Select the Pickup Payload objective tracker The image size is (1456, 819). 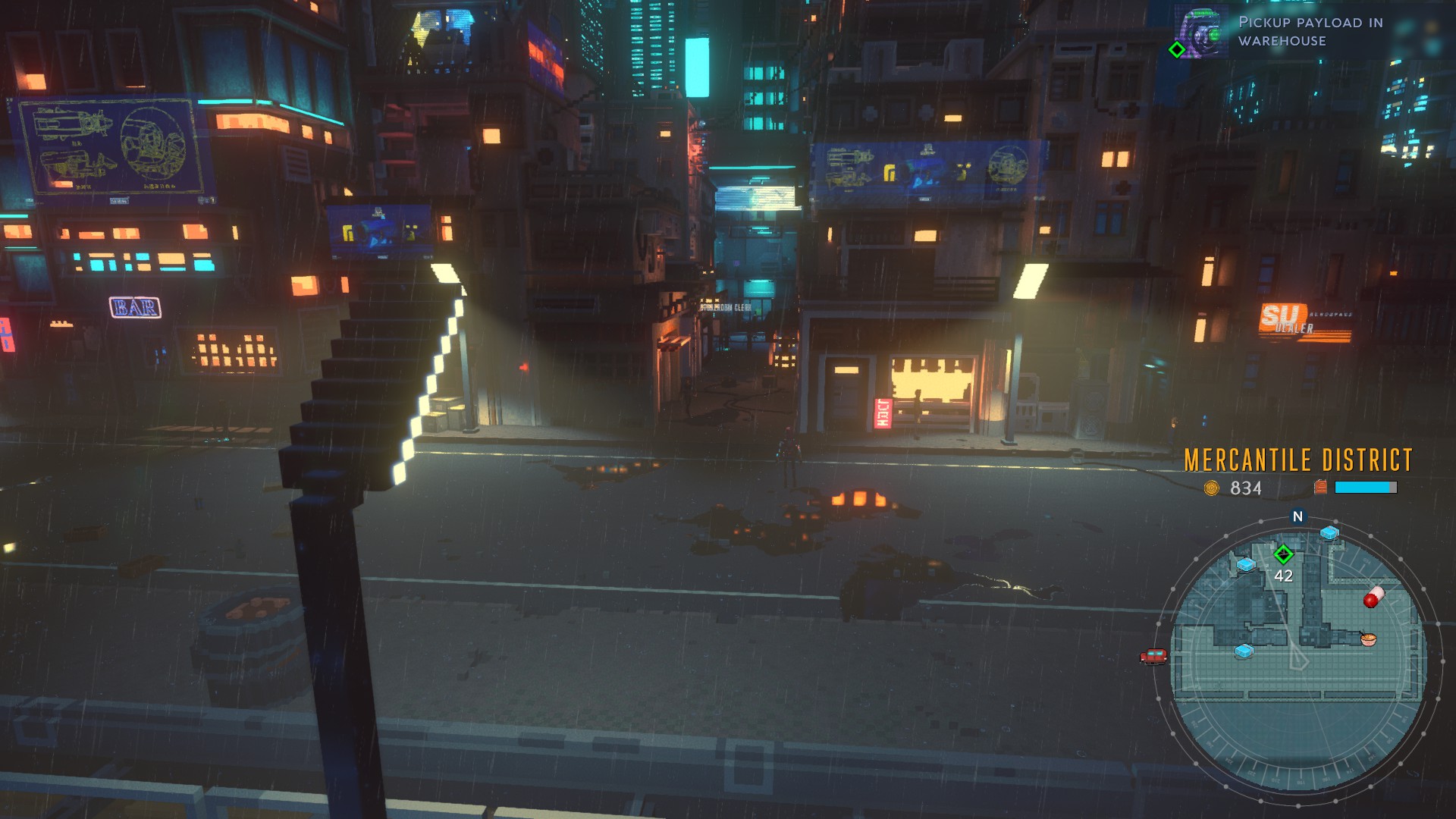point(1282,32)
